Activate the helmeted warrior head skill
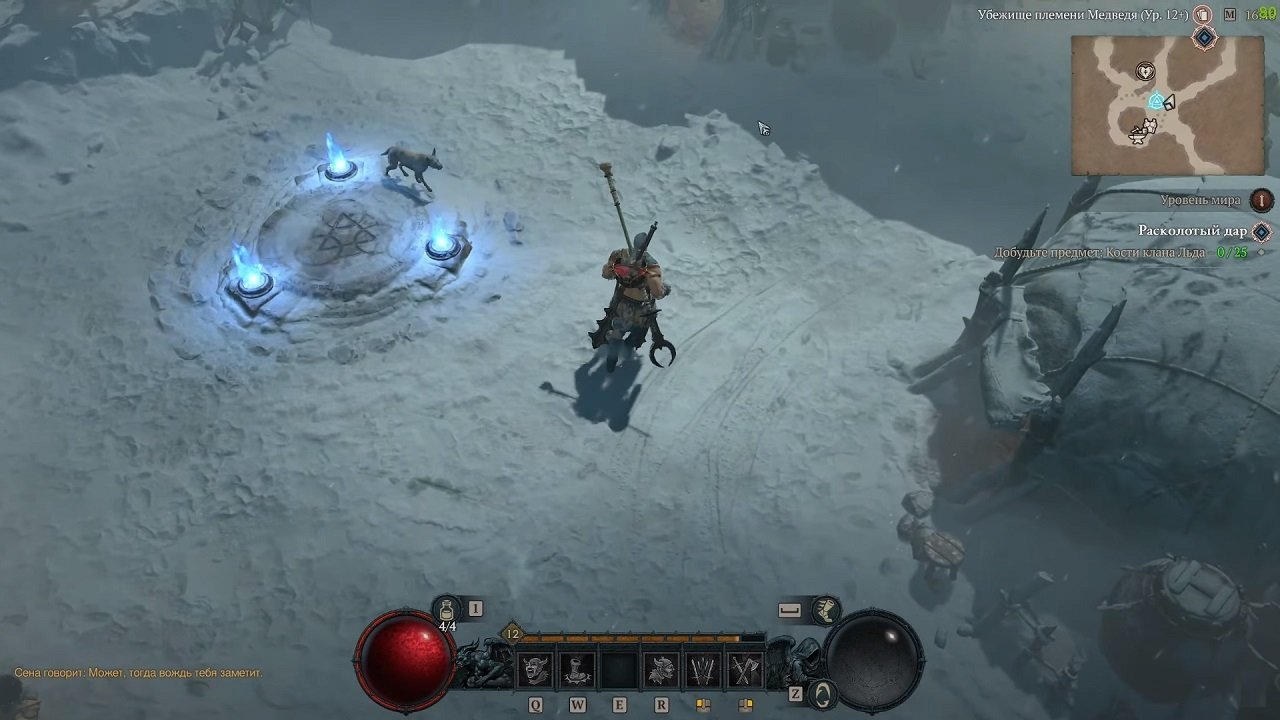The width and height of the screenshot is (1280, 720). point(661,669)
